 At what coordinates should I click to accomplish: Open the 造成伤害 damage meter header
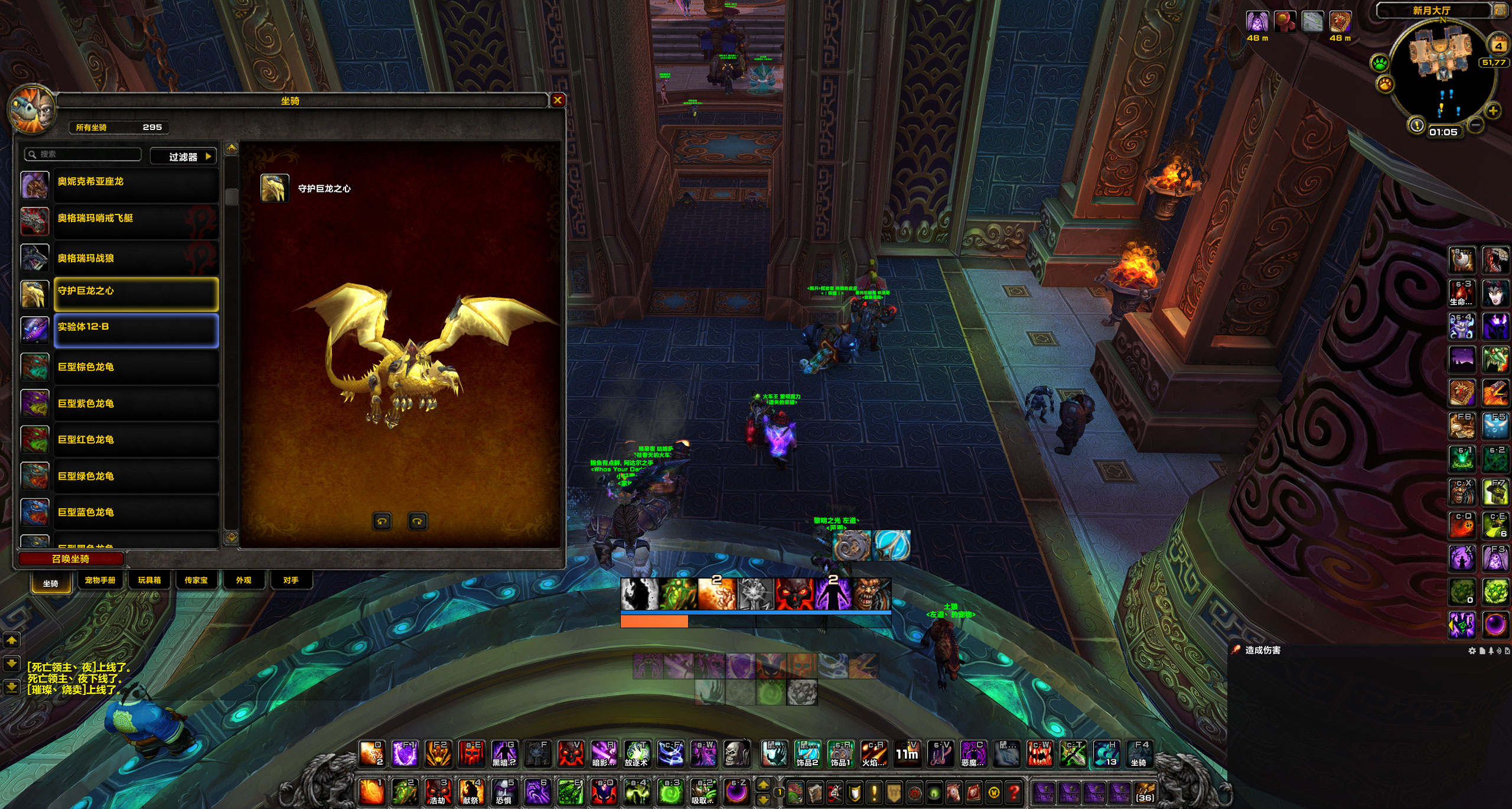1263,650
